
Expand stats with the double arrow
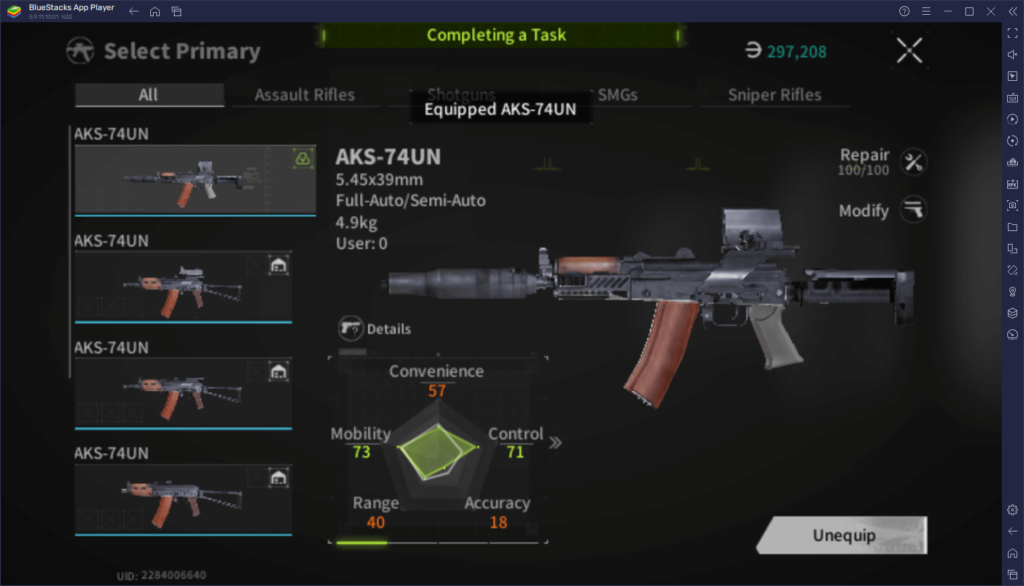[555, 442]
